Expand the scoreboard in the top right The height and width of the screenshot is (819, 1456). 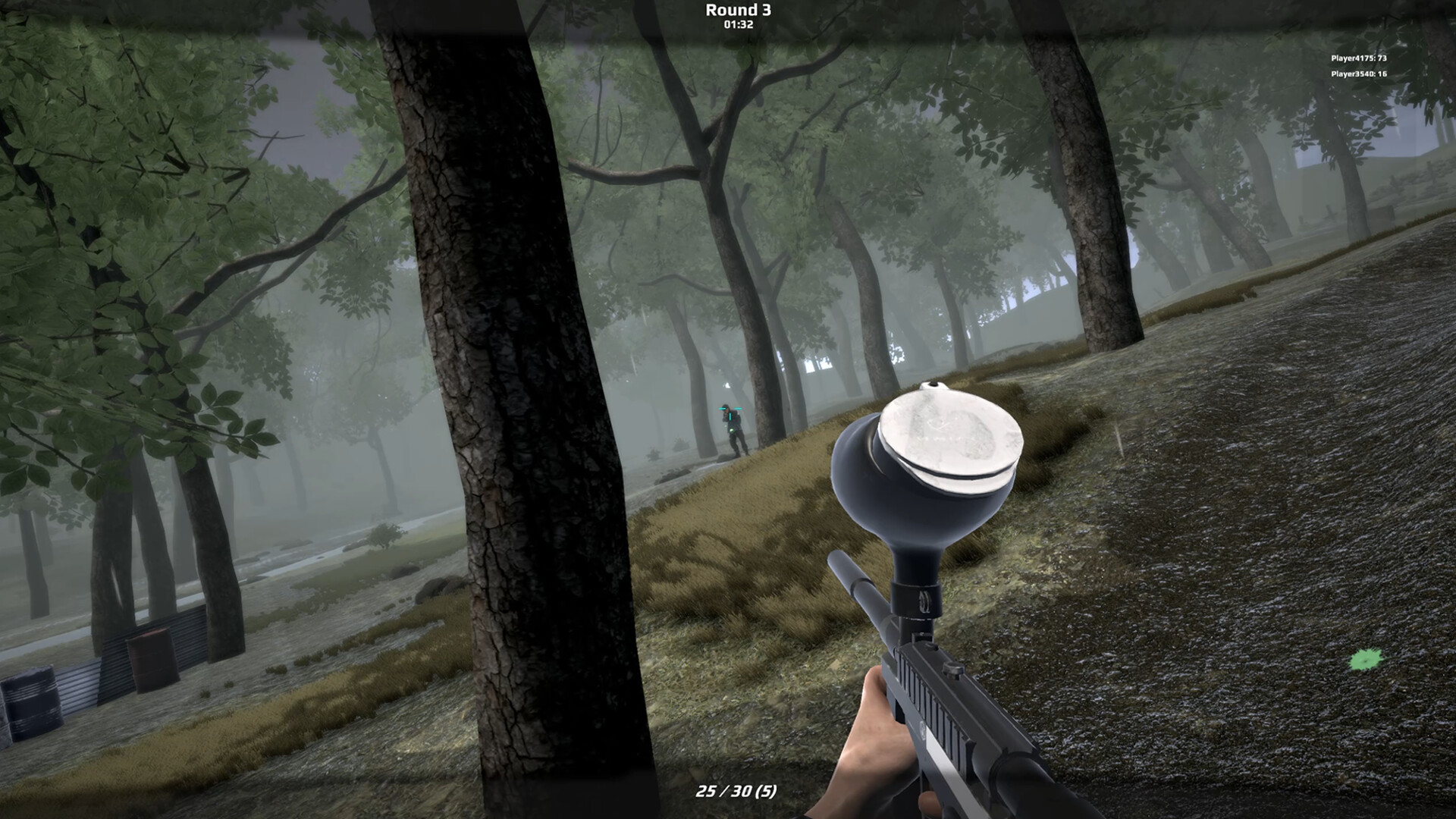point(1360,65)
